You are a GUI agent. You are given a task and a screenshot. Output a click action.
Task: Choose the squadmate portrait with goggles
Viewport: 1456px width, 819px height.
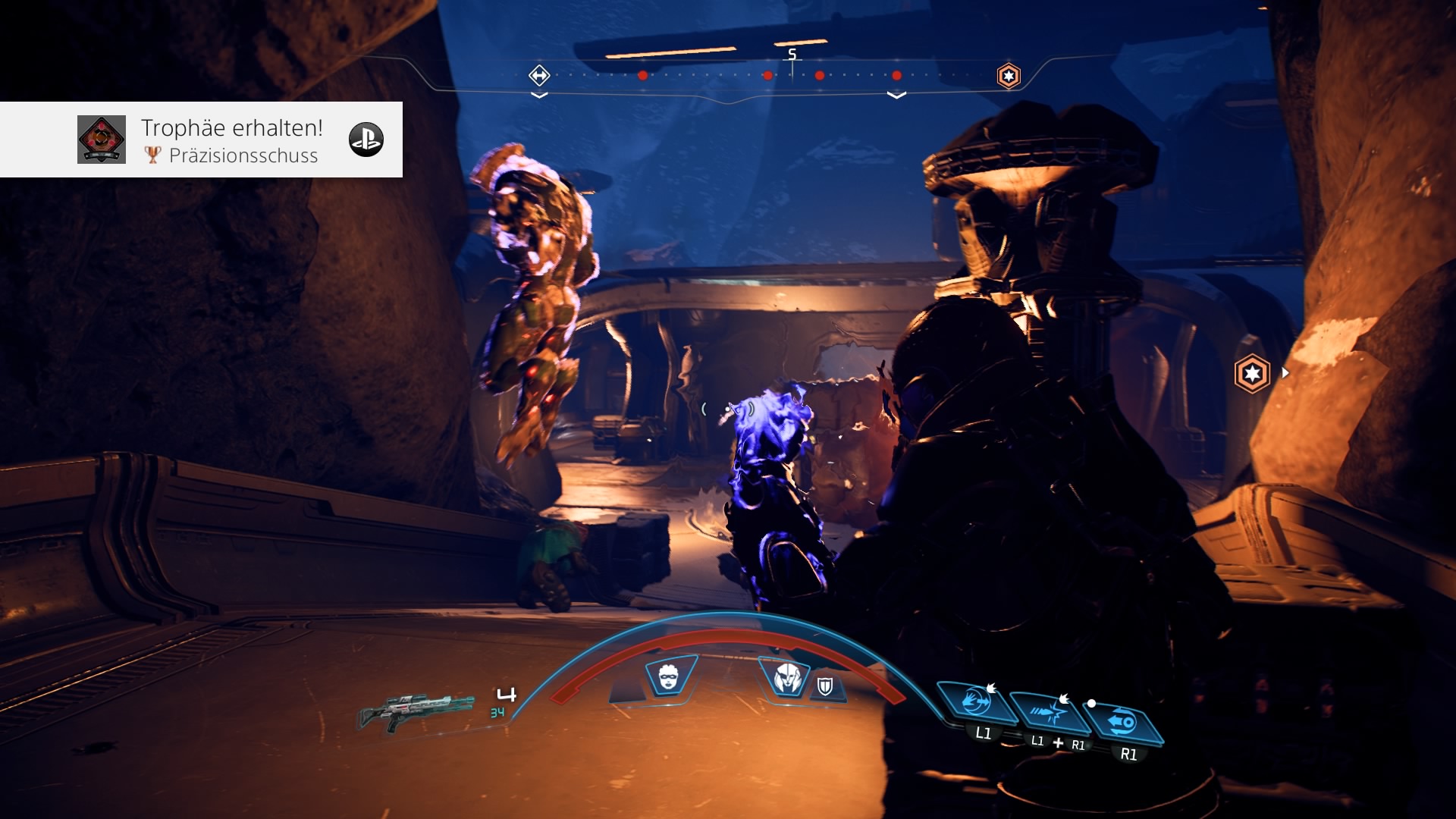(x=669, y=676)
